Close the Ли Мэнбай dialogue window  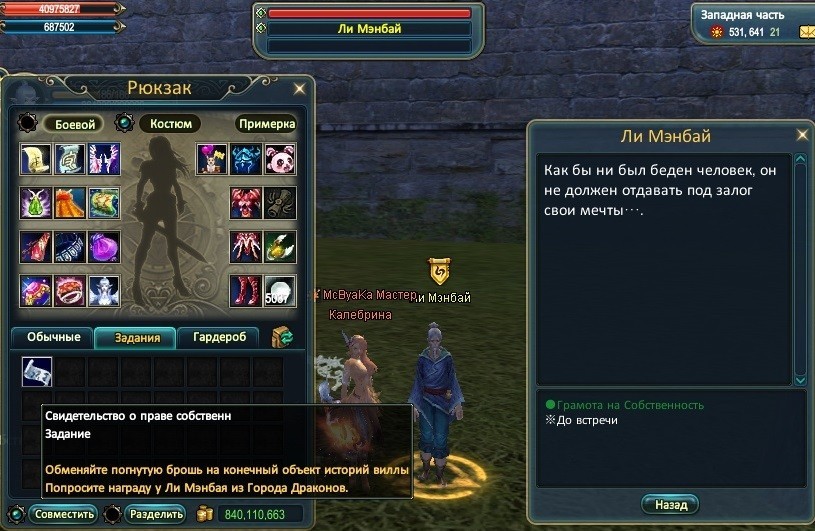801,134
